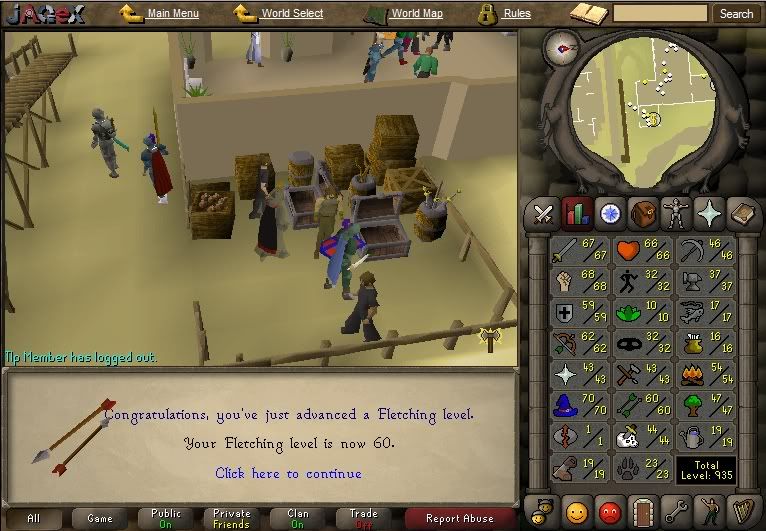
Task: Open the backpack inventory tab
Action: [643, 212]
